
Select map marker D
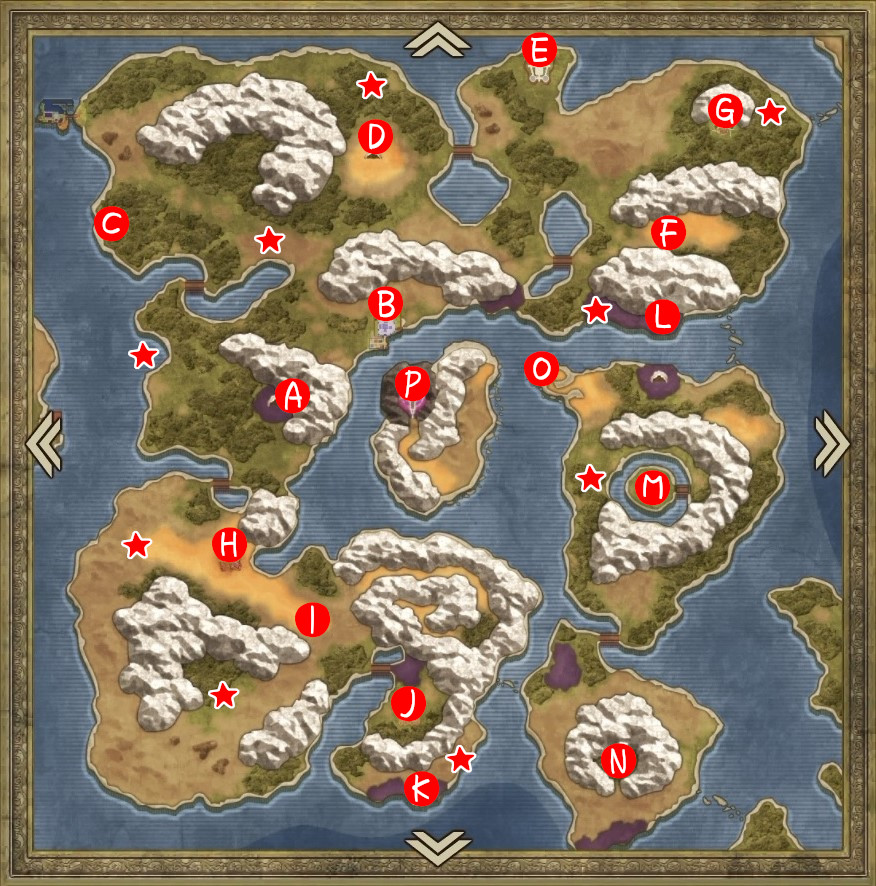pos(376,135)
